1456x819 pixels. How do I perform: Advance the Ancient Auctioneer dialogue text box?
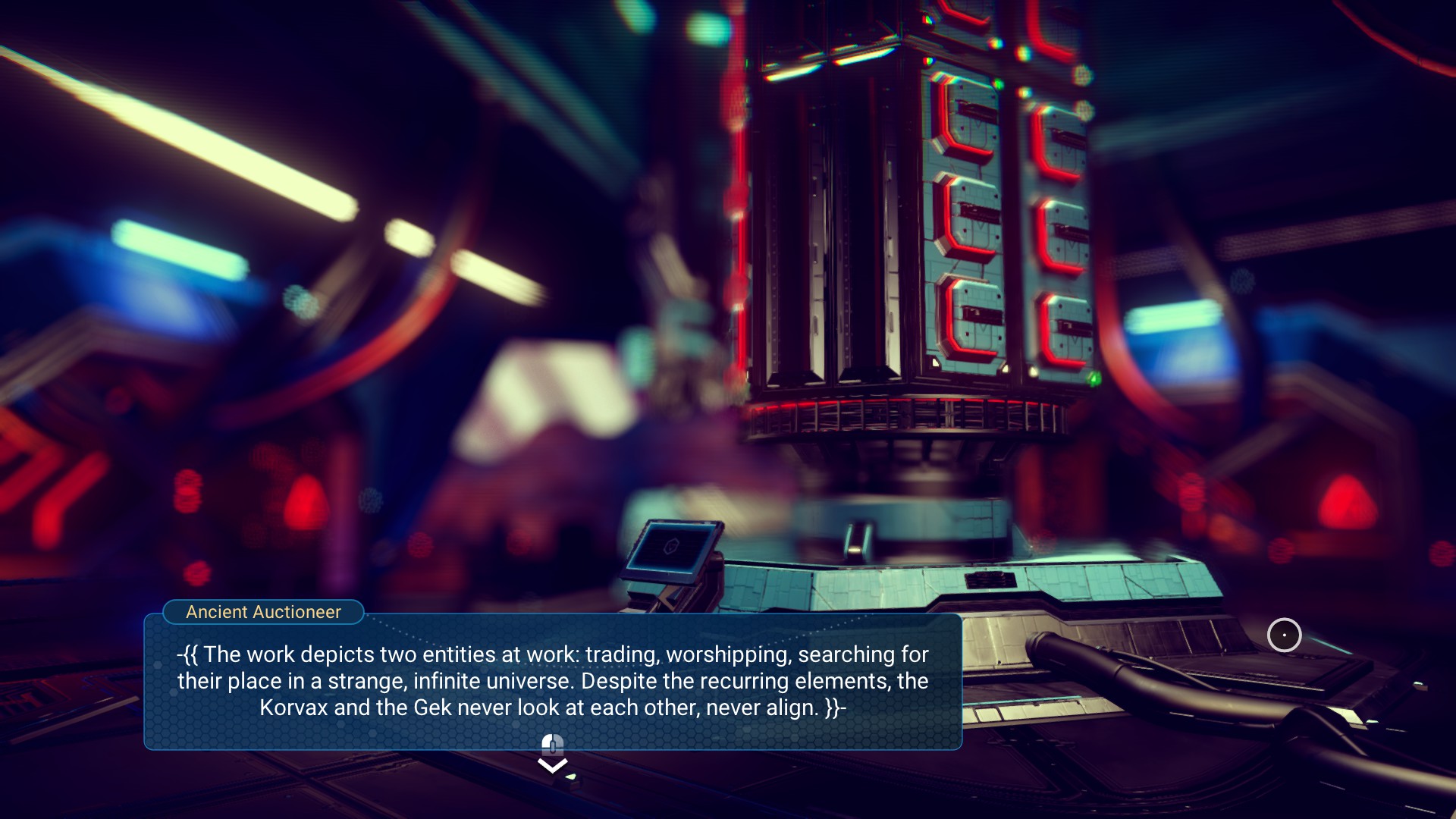pyautogui.click(x=552, y=680)
